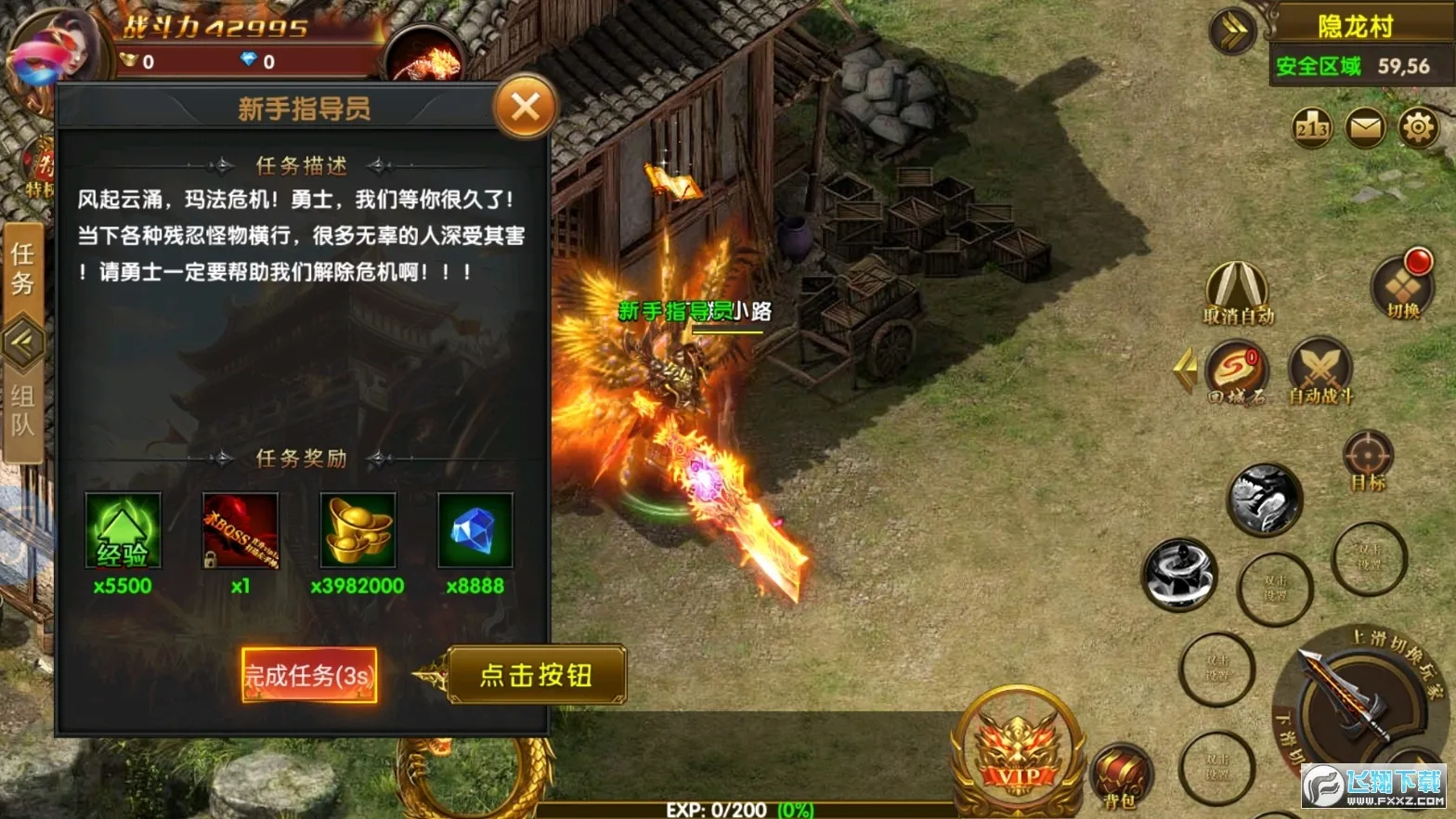The height and width of the screenshot is (819, 1456).
Task: Collapse the side panel with arrow button
Action: (22, 343)
